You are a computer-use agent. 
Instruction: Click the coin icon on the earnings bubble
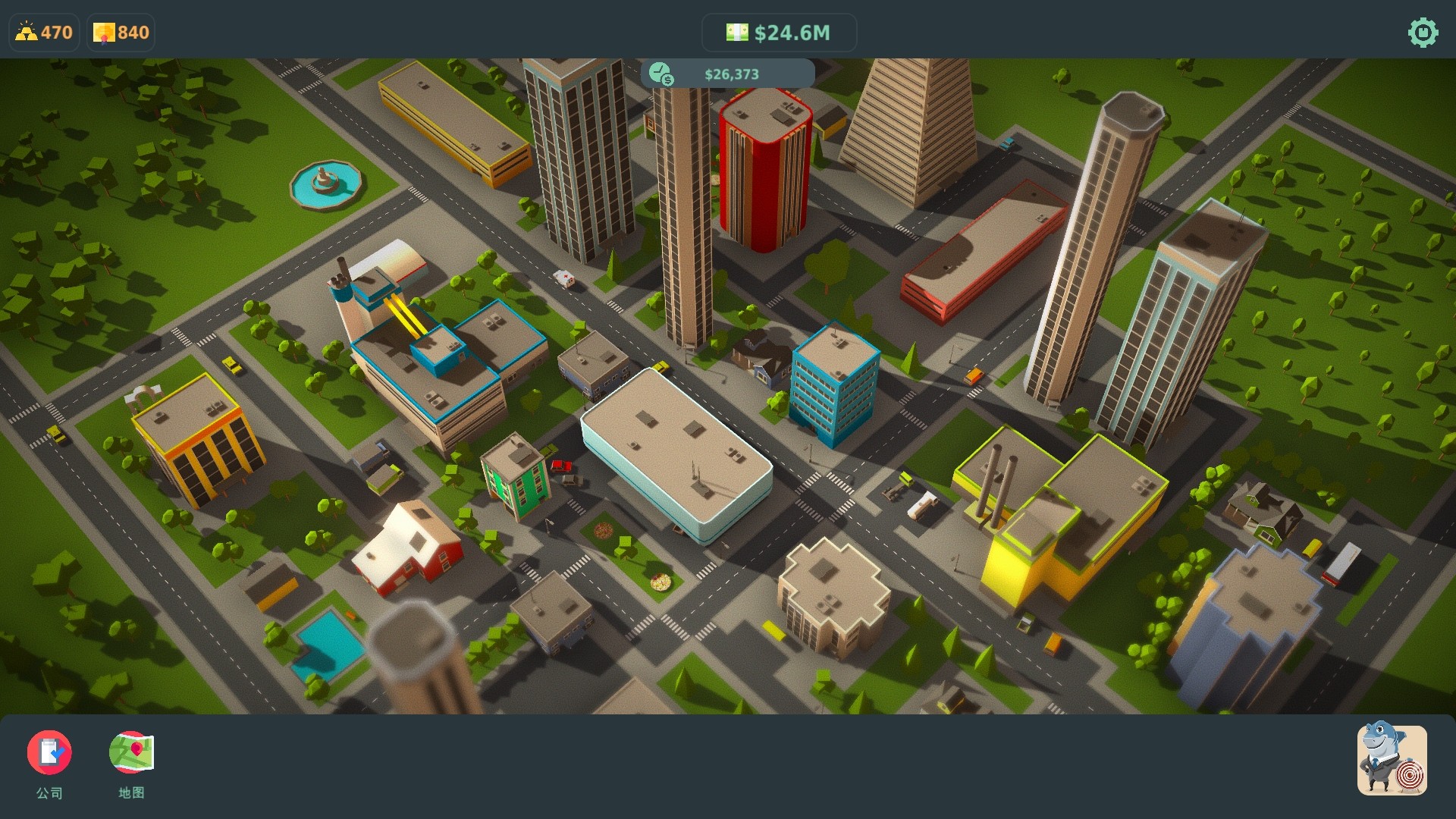[x=663, y=74]
